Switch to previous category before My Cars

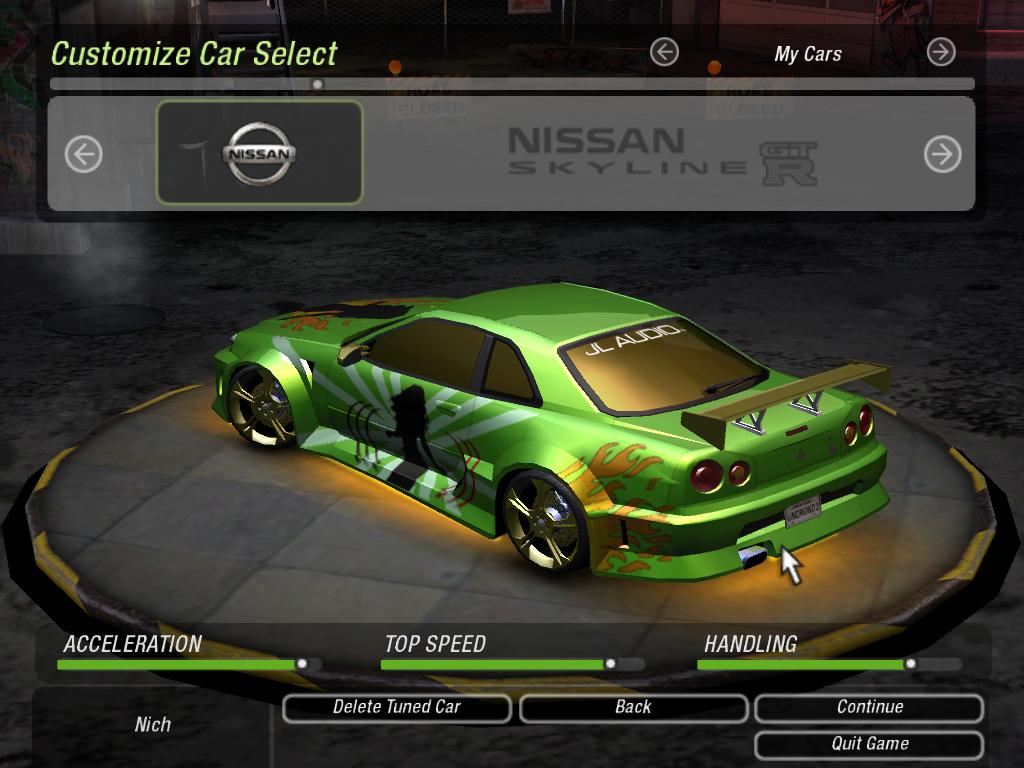pos(664,52)
